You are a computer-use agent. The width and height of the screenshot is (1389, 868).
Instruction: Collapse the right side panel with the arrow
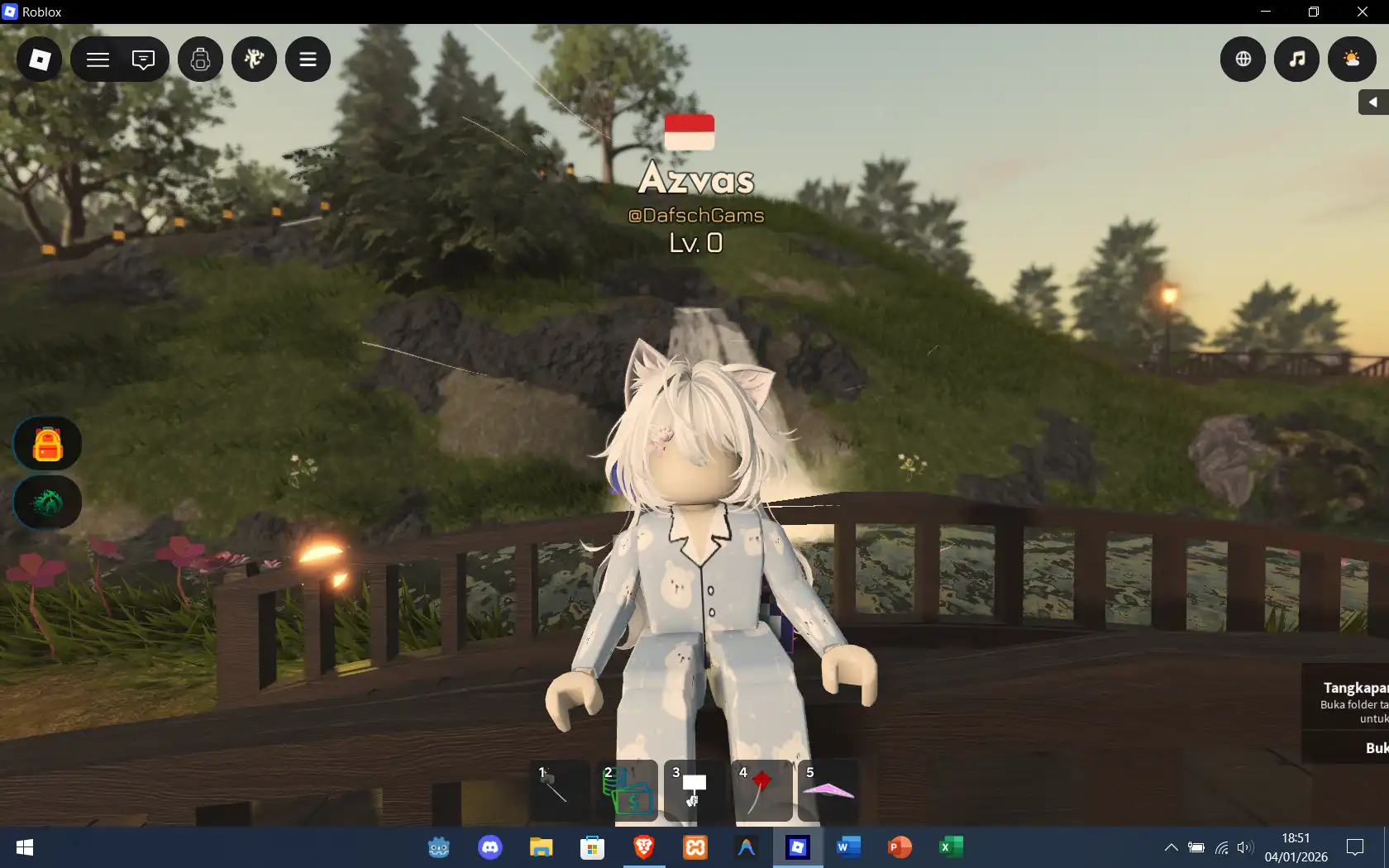1372,102
